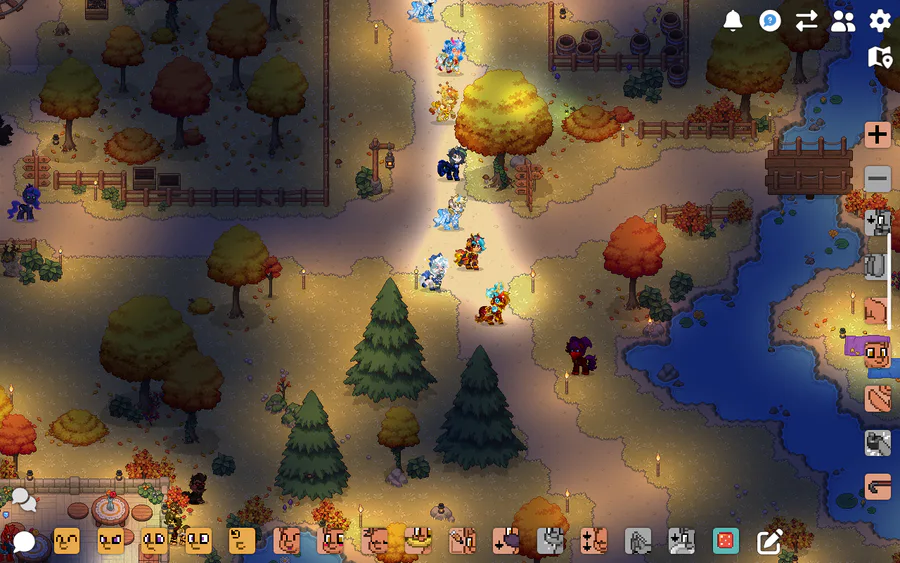The image size is (900, 563).
Task: Choose the first smiling face expression
Action: click(67, 542)
